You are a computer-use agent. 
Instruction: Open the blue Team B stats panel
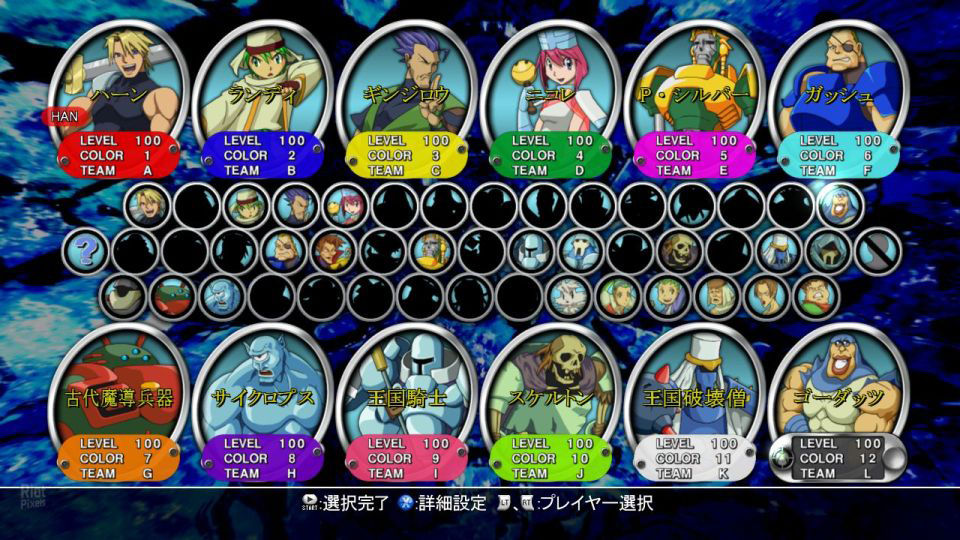pos(260,156)
